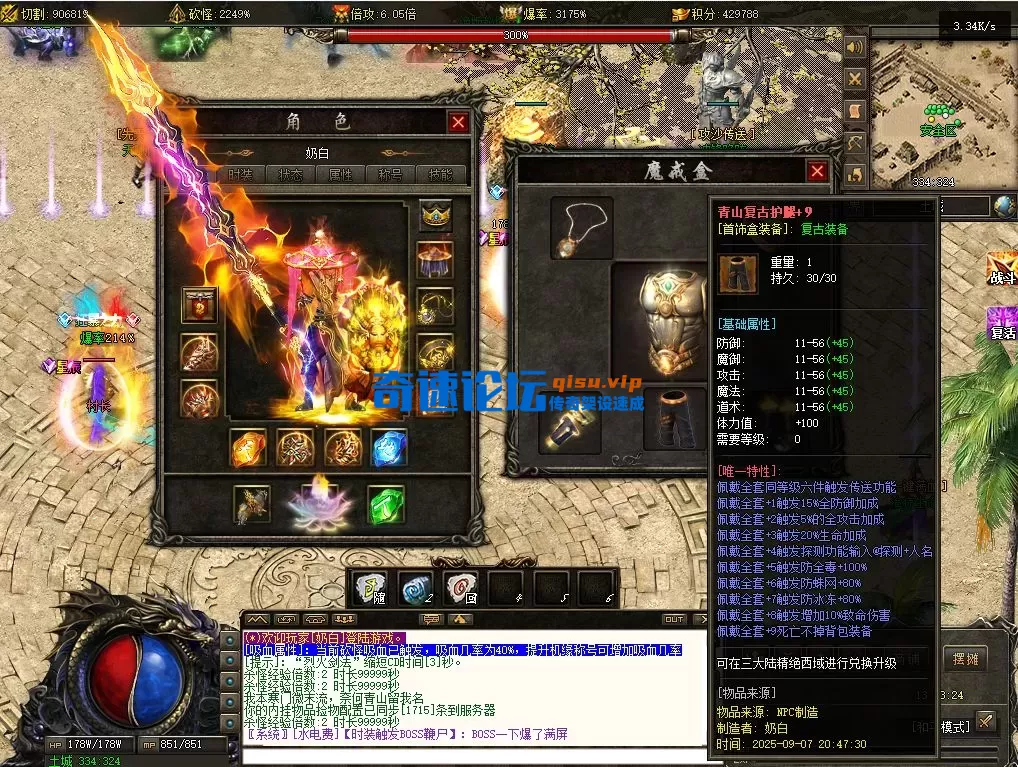
Task: Select the crown helmet equipment slot
Action: (x=436, y=215)
